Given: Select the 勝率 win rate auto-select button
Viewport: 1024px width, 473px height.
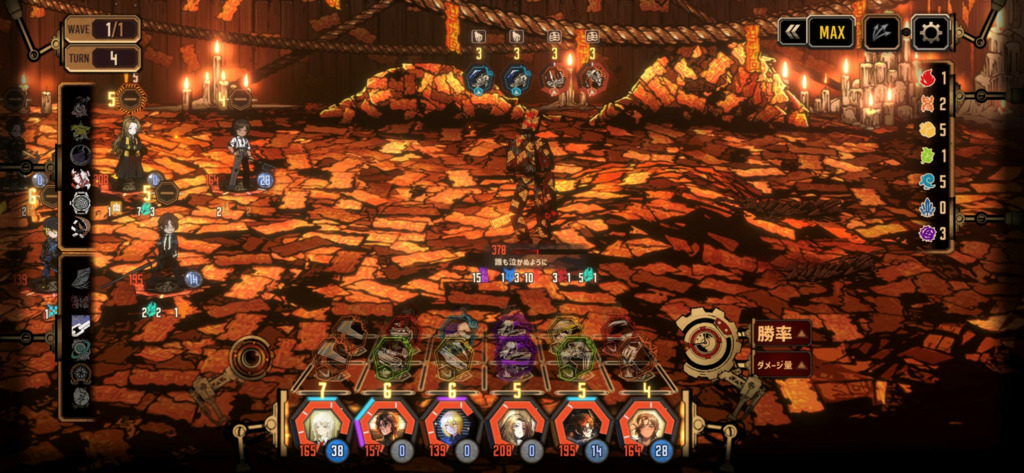Looking at the screenshot, I should 781,333.
